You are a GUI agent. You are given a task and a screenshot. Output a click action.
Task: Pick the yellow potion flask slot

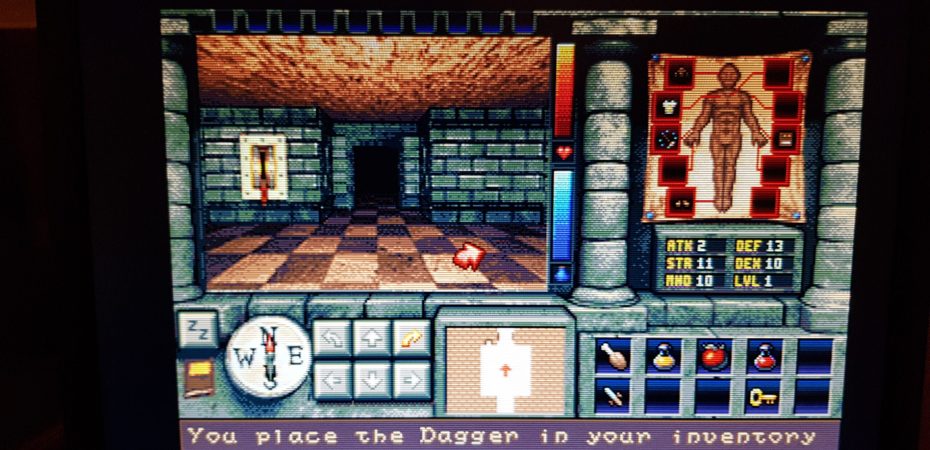coord(662,355)
